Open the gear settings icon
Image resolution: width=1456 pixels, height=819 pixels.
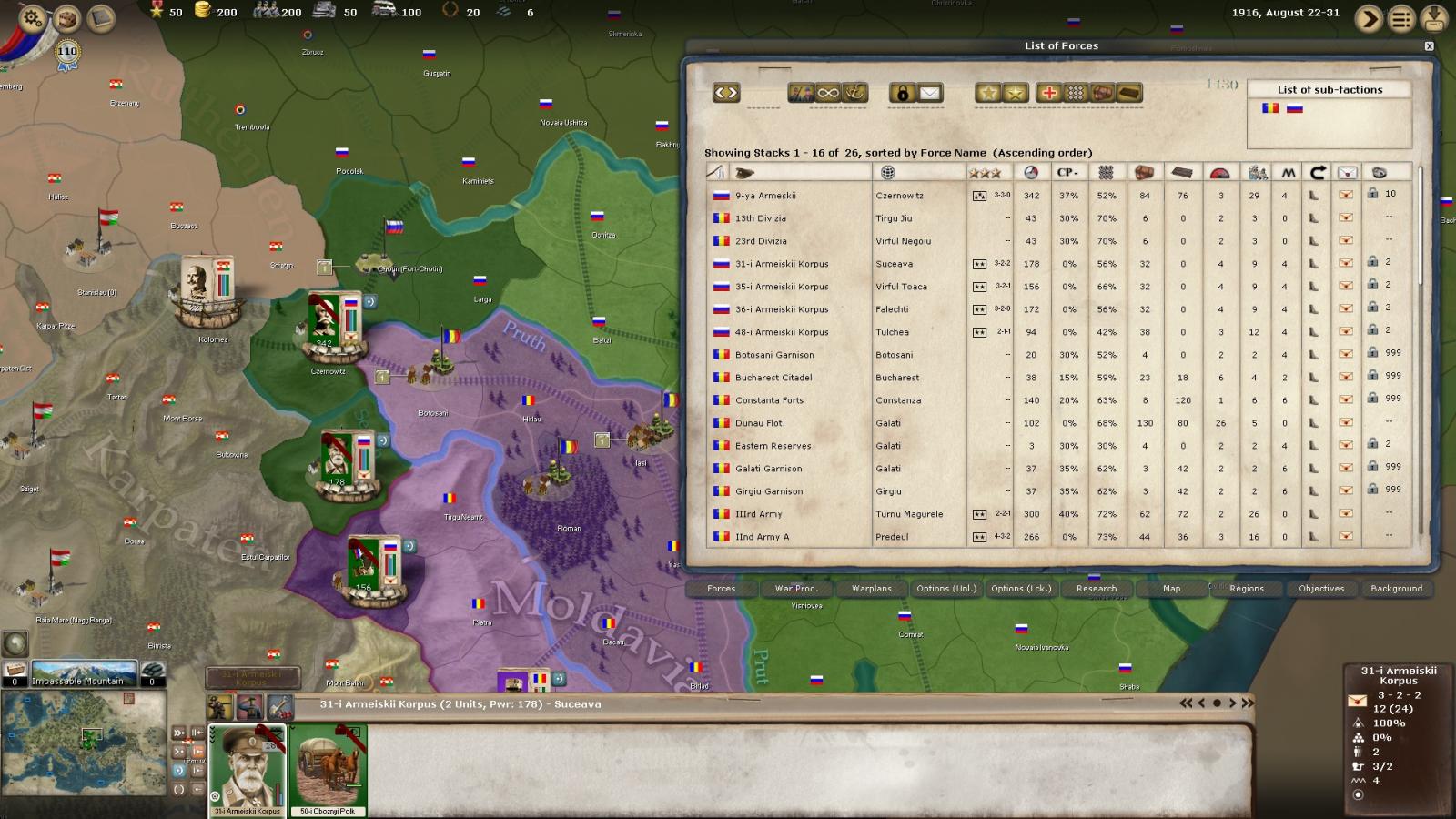click(32, 17)
